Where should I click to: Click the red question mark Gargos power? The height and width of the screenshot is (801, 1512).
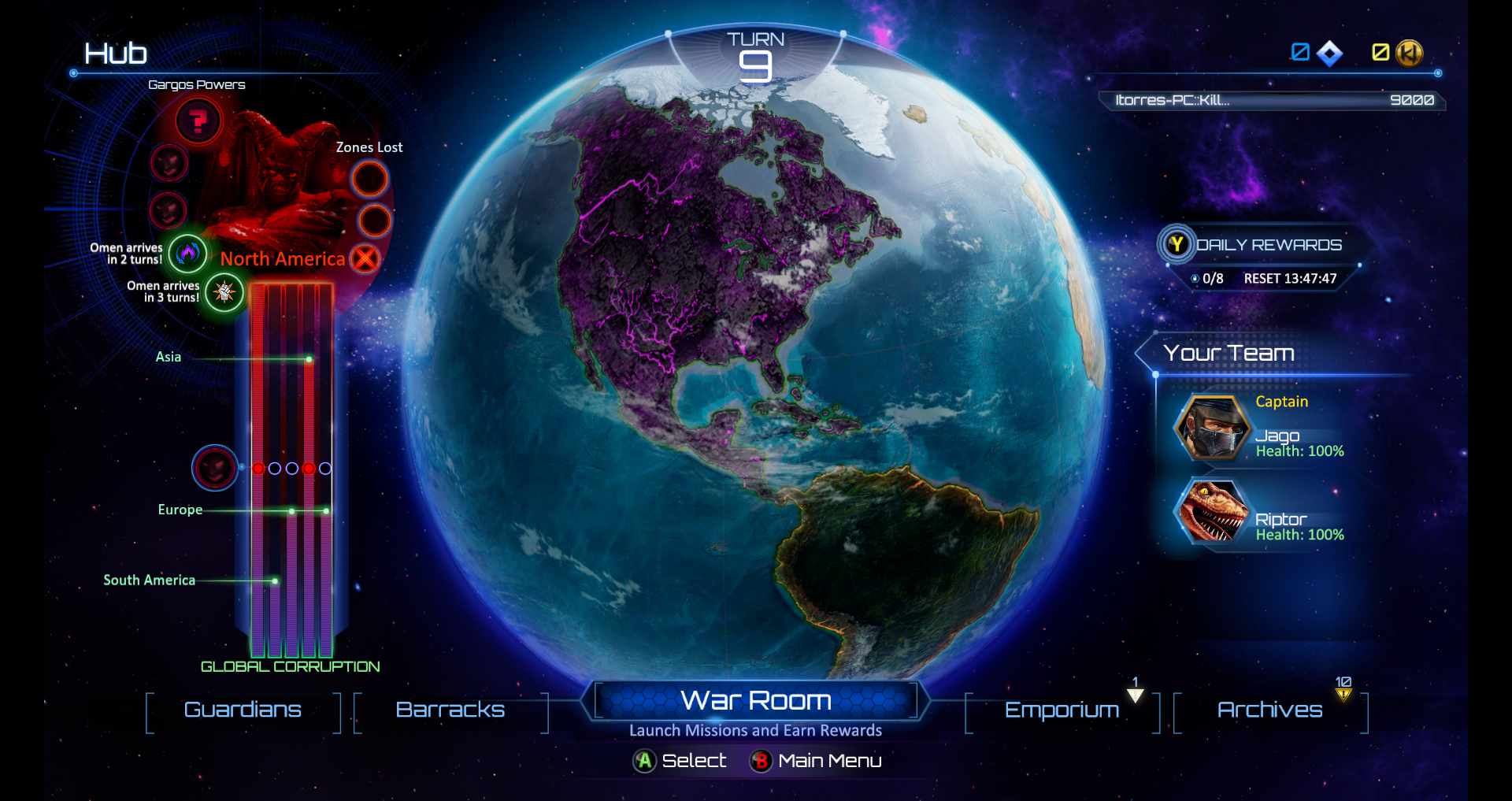pyautogui.click(x=198, y=121)
